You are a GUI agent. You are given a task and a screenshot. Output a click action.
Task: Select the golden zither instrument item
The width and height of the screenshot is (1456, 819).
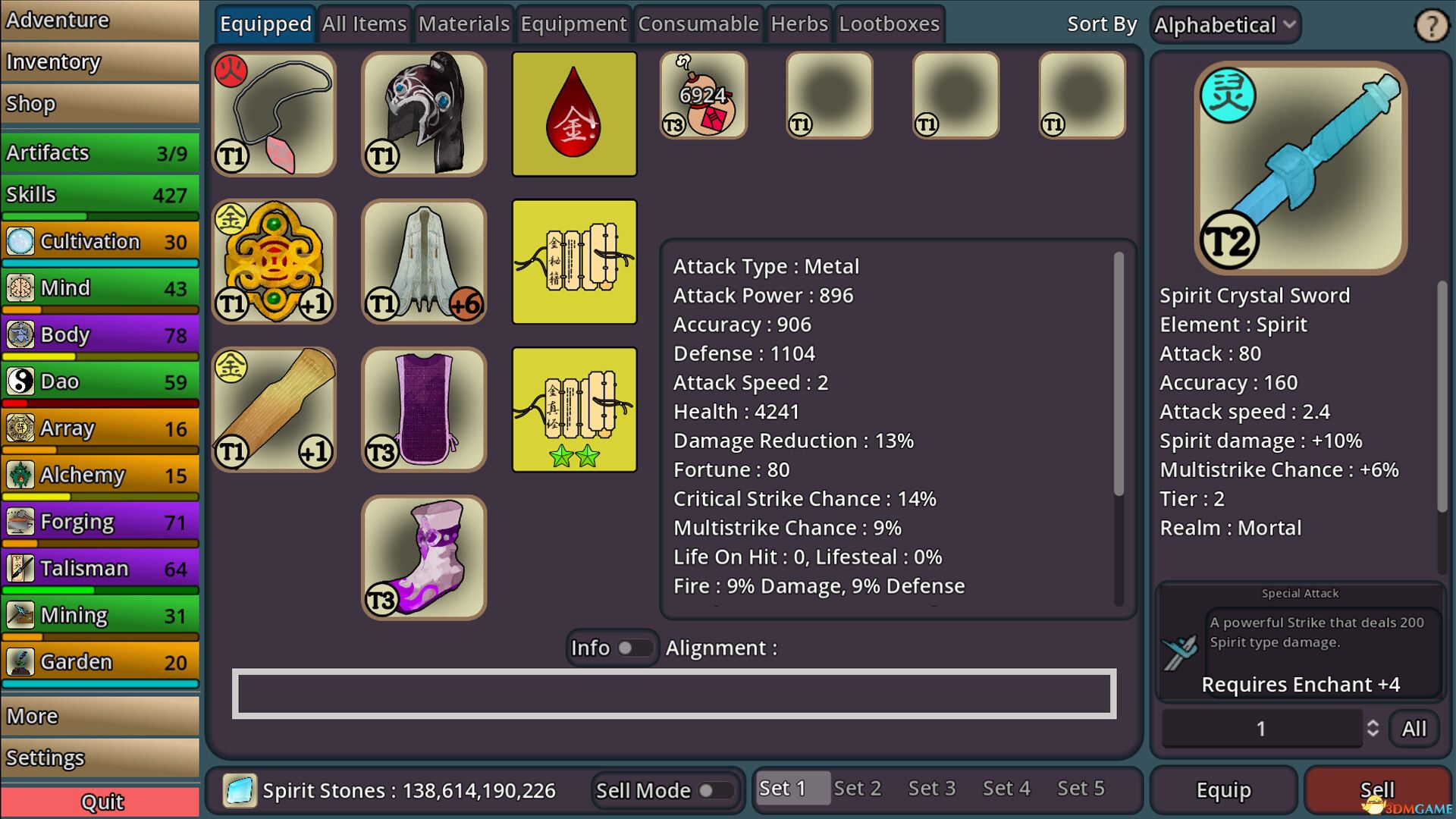point(275,409)
